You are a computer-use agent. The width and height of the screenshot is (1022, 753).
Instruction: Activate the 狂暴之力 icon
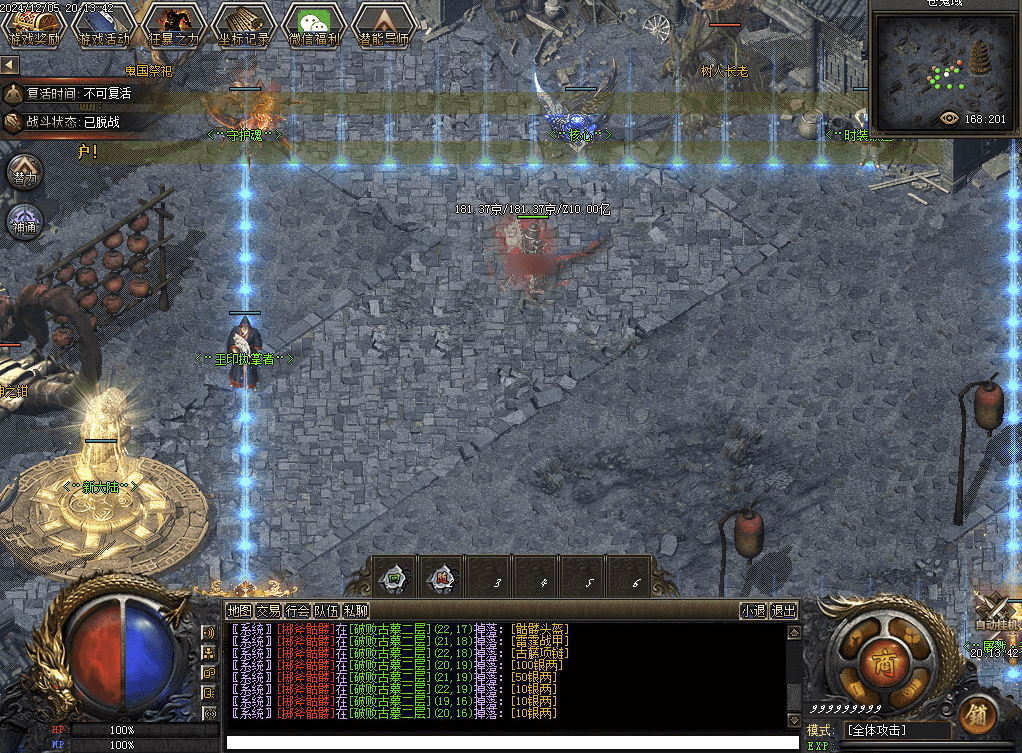click(x=167, y=25)
